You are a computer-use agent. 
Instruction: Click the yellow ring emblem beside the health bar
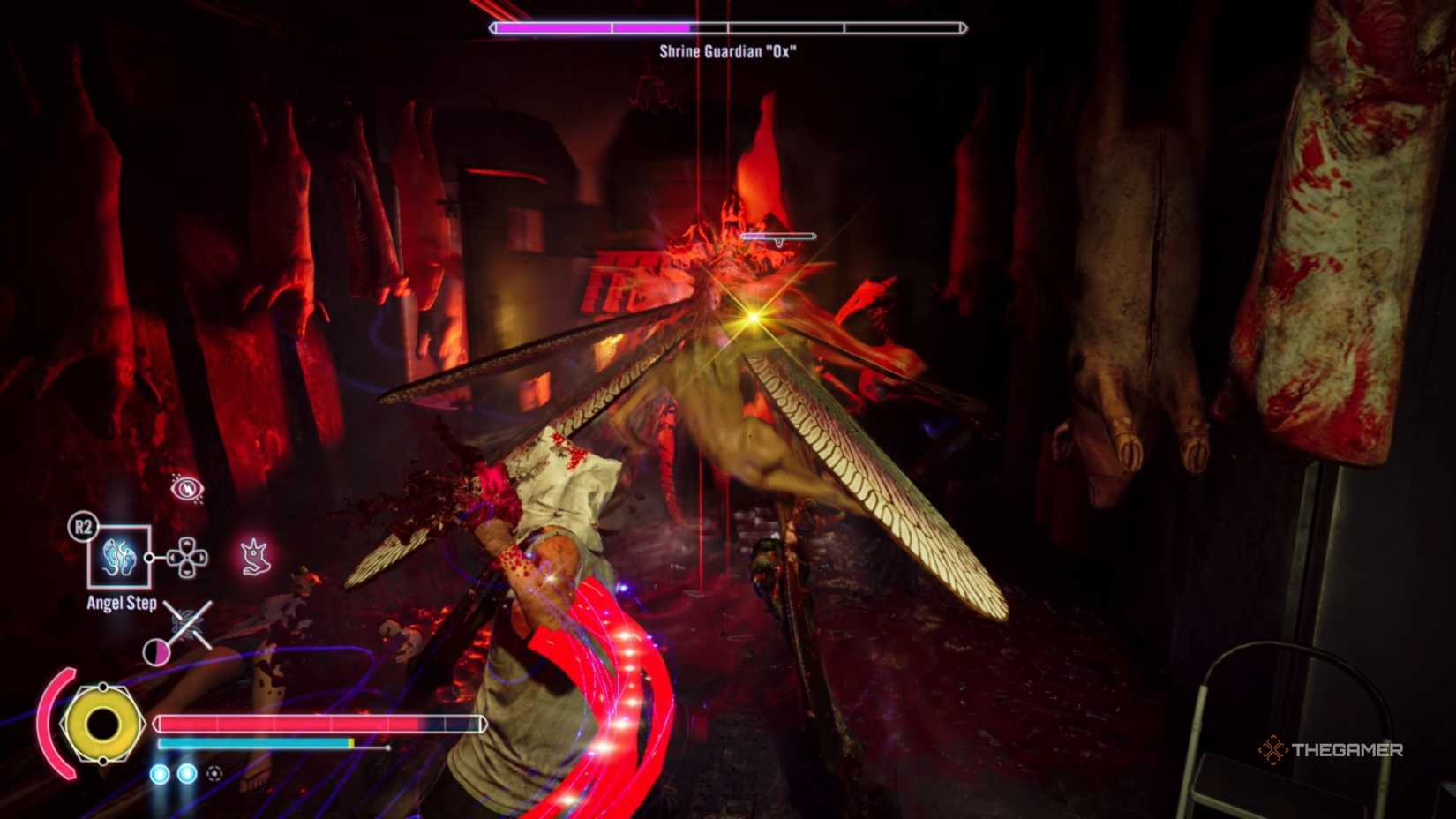point(102,724)
